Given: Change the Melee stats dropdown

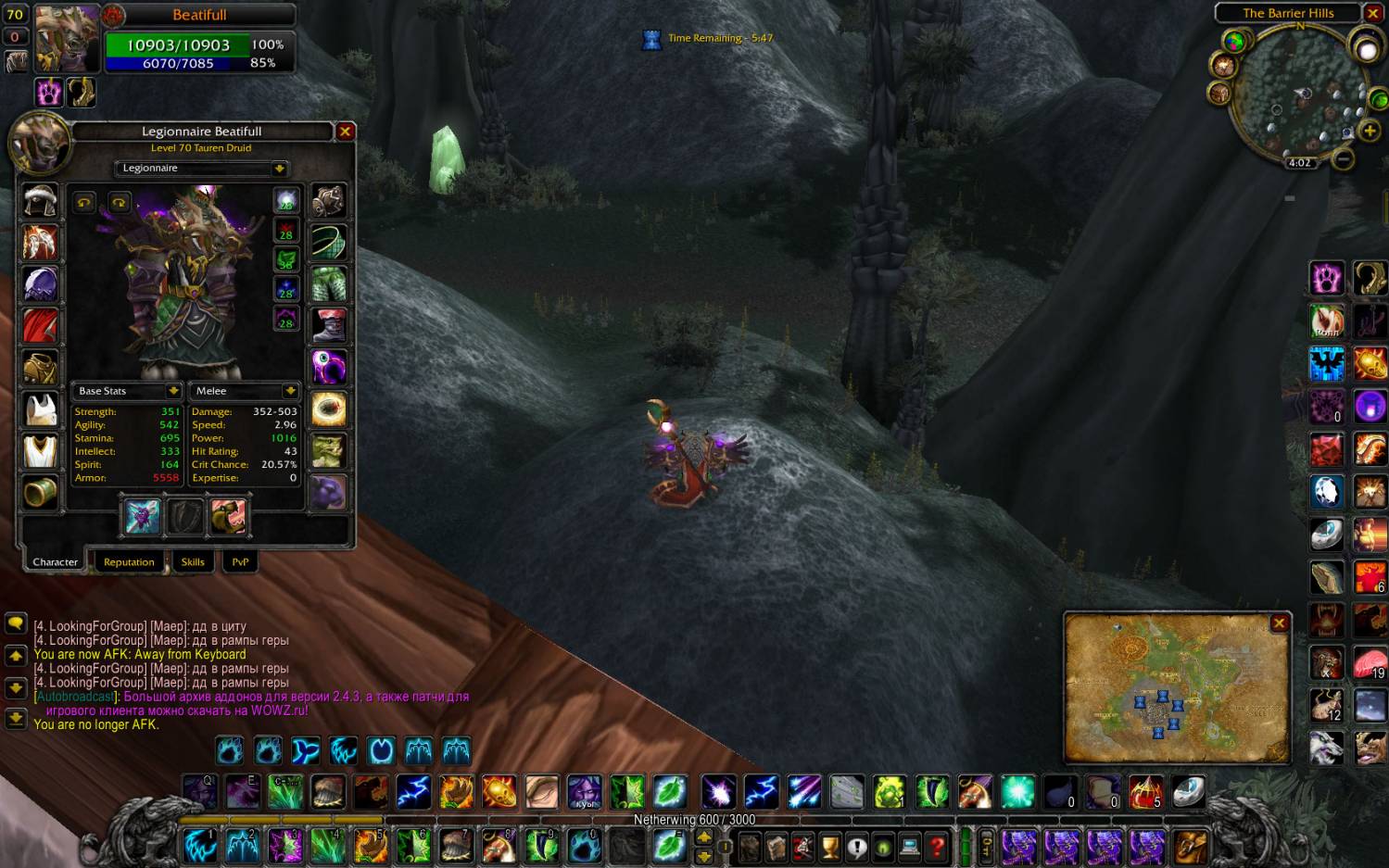Looking at the screenshot, I should pyautogui.click(x=290, y=391).
